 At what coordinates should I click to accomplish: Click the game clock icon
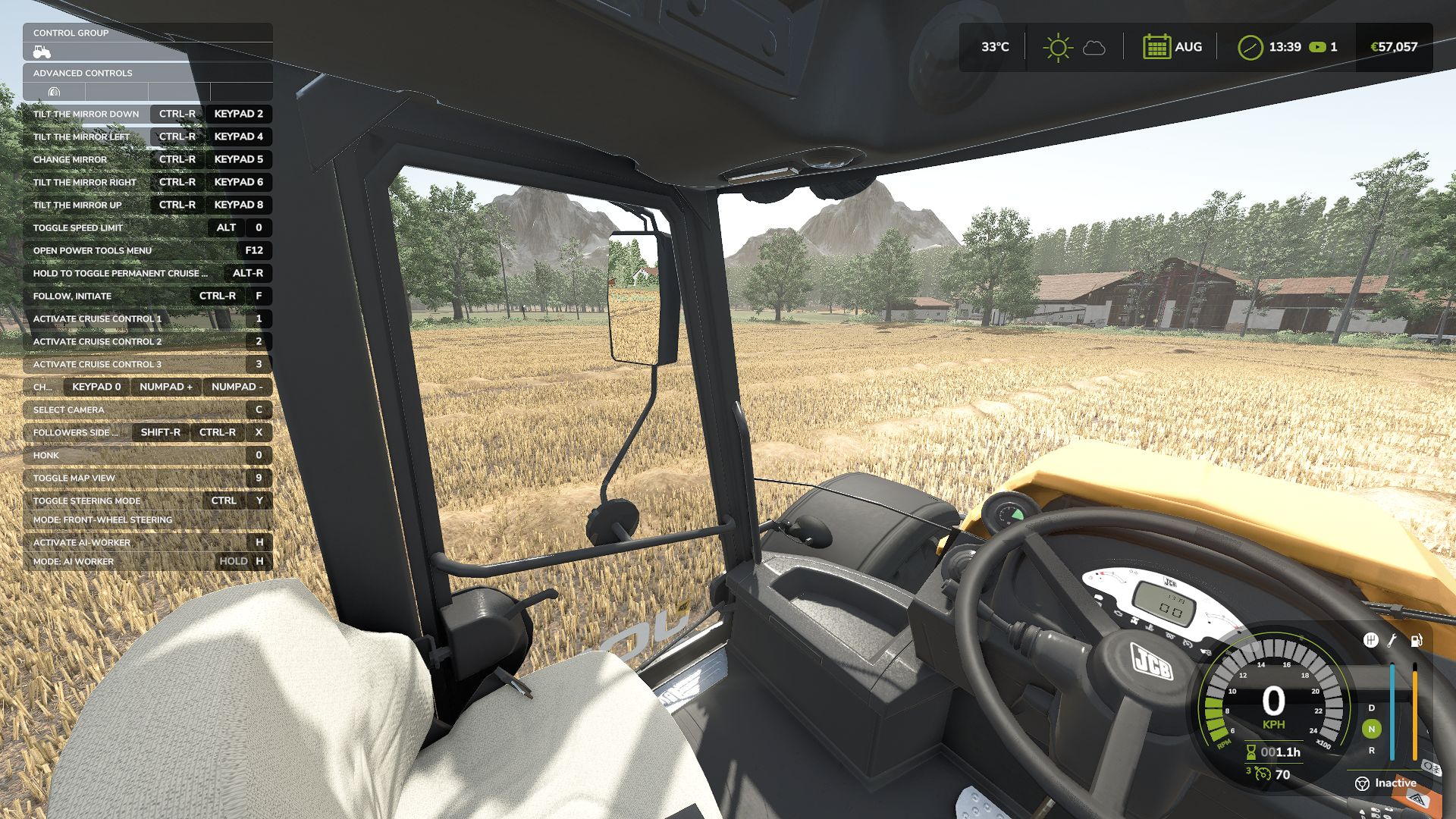tap(1250, 47)
